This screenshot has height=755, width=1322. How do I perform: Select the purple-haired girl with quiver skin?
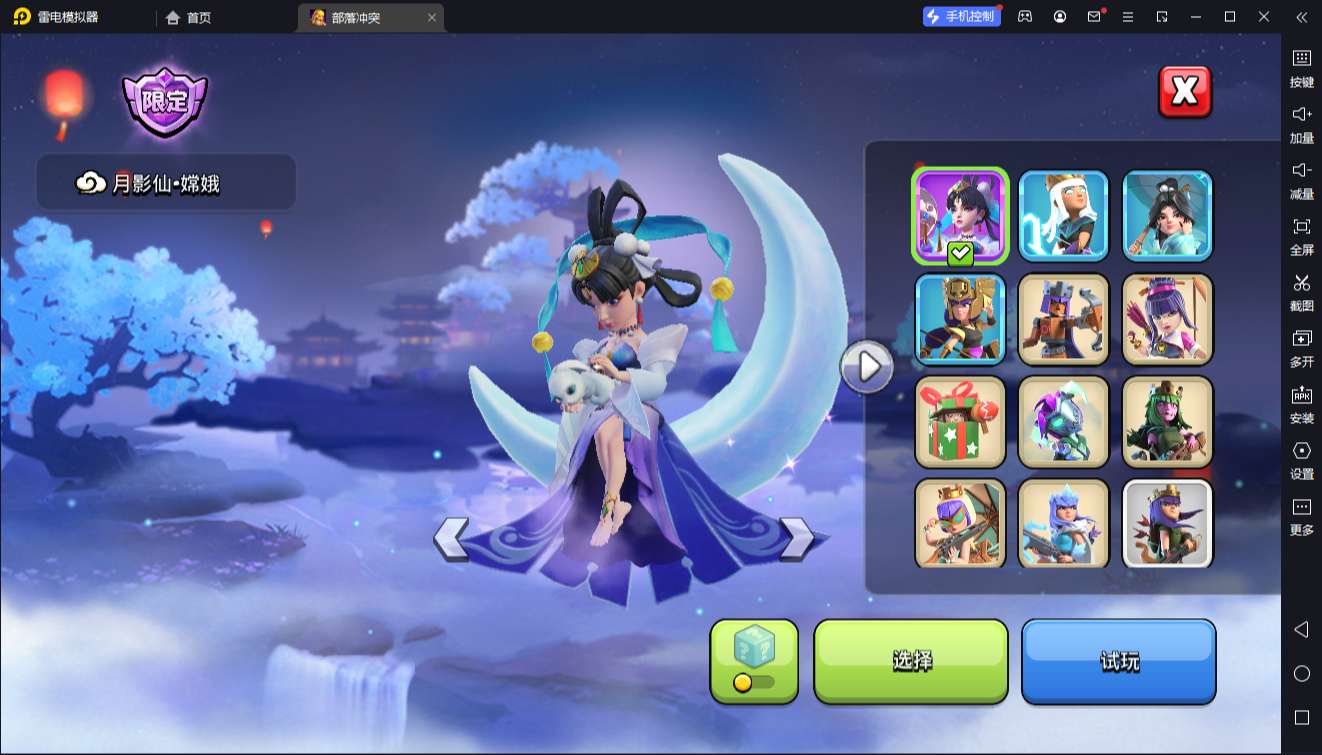click(x=1167, y=319)
